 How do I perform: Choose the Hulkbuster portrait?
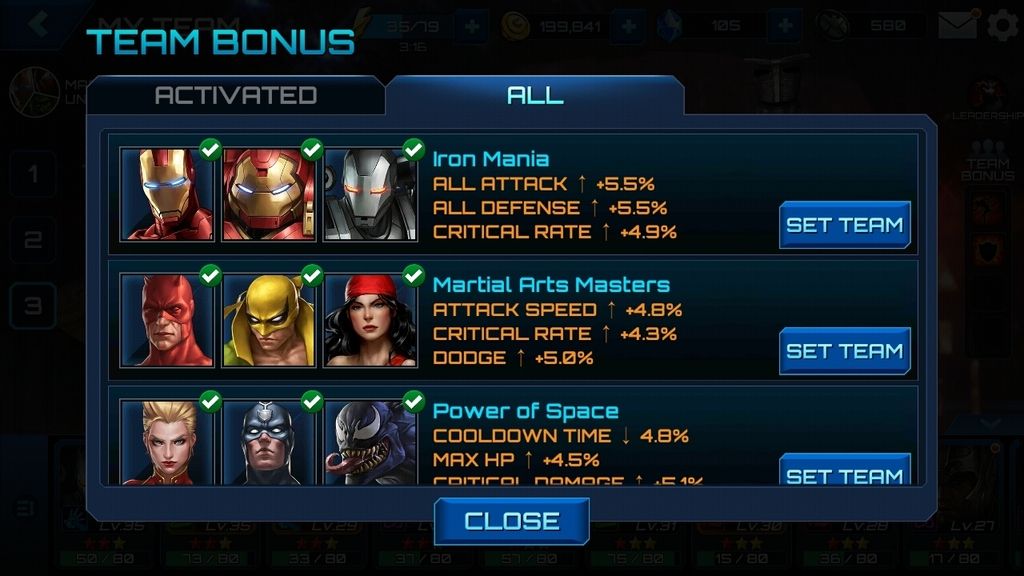pyautogui.click(x=269, y=194)
